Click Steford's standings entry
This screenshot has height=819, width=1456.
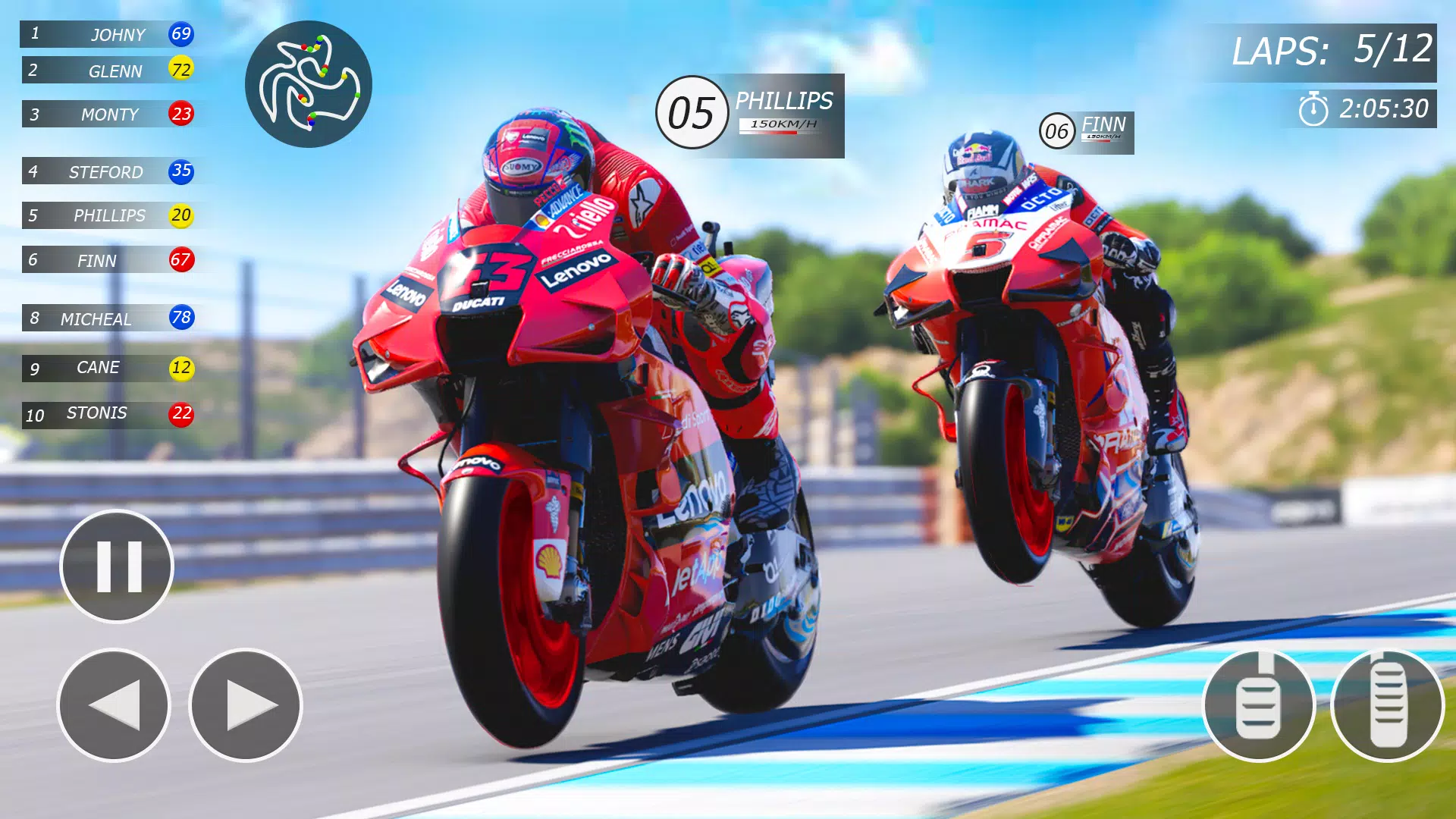pos(108,172)
